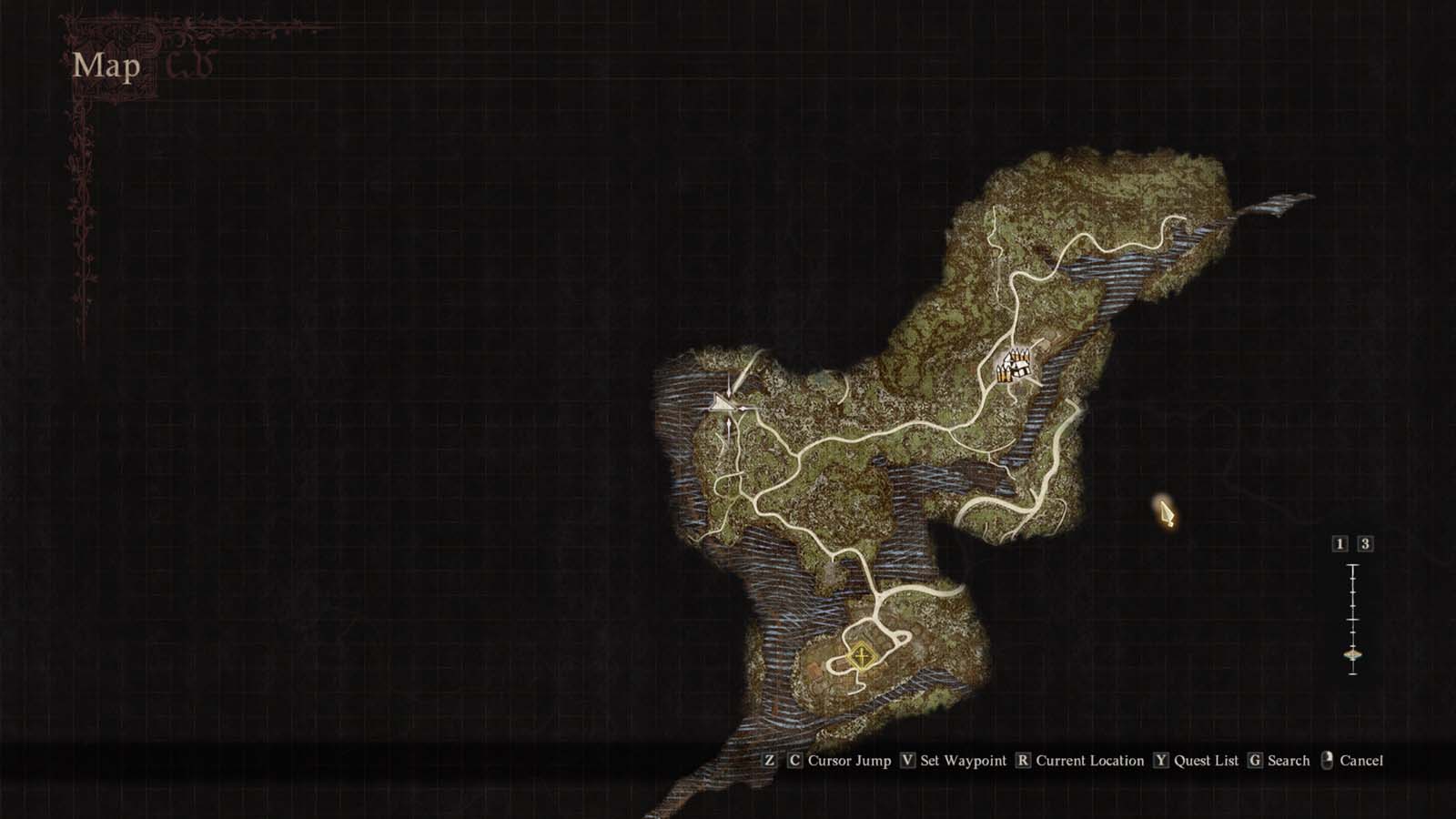The width and height of the screenshot is (1456, 819).
Task: Click the R key icon beside Current Location
Action: [1024, 760]
